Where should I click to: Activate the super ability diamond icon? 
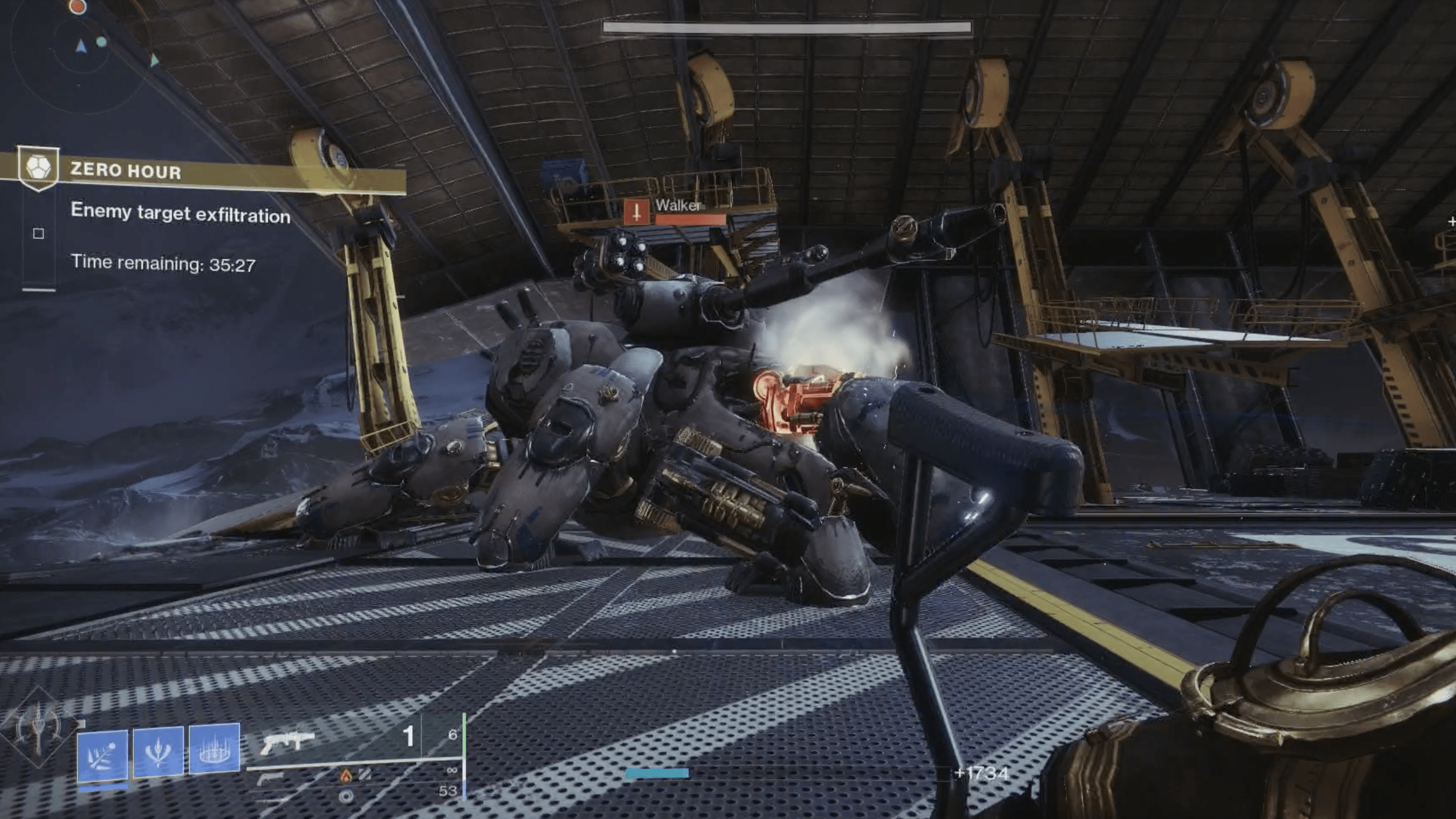click(x=38, y=729)
